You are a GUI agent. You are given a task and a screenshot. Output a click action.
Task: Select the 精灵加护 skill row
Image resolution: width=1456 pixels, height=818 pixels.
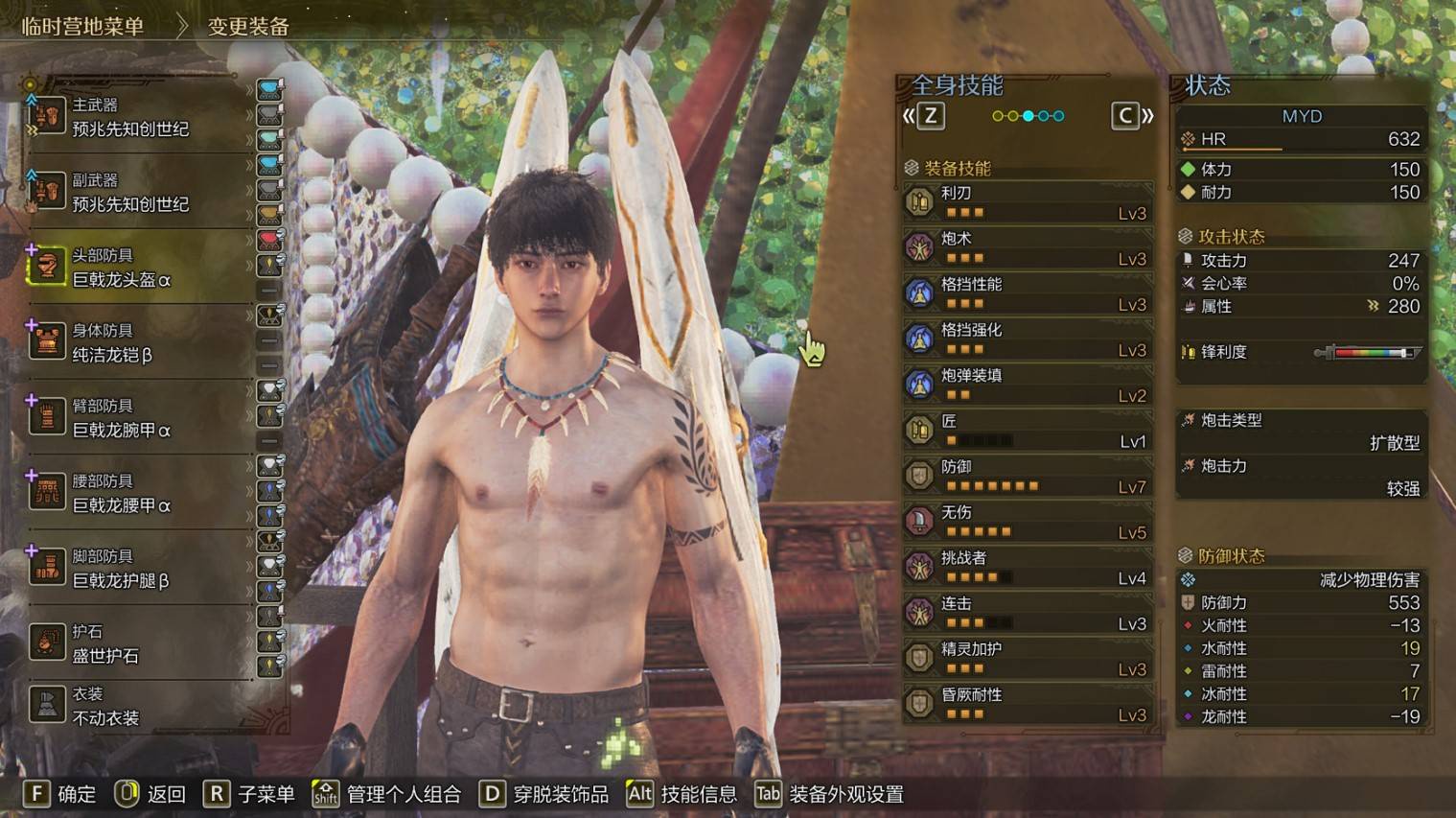coord(1027,659)
